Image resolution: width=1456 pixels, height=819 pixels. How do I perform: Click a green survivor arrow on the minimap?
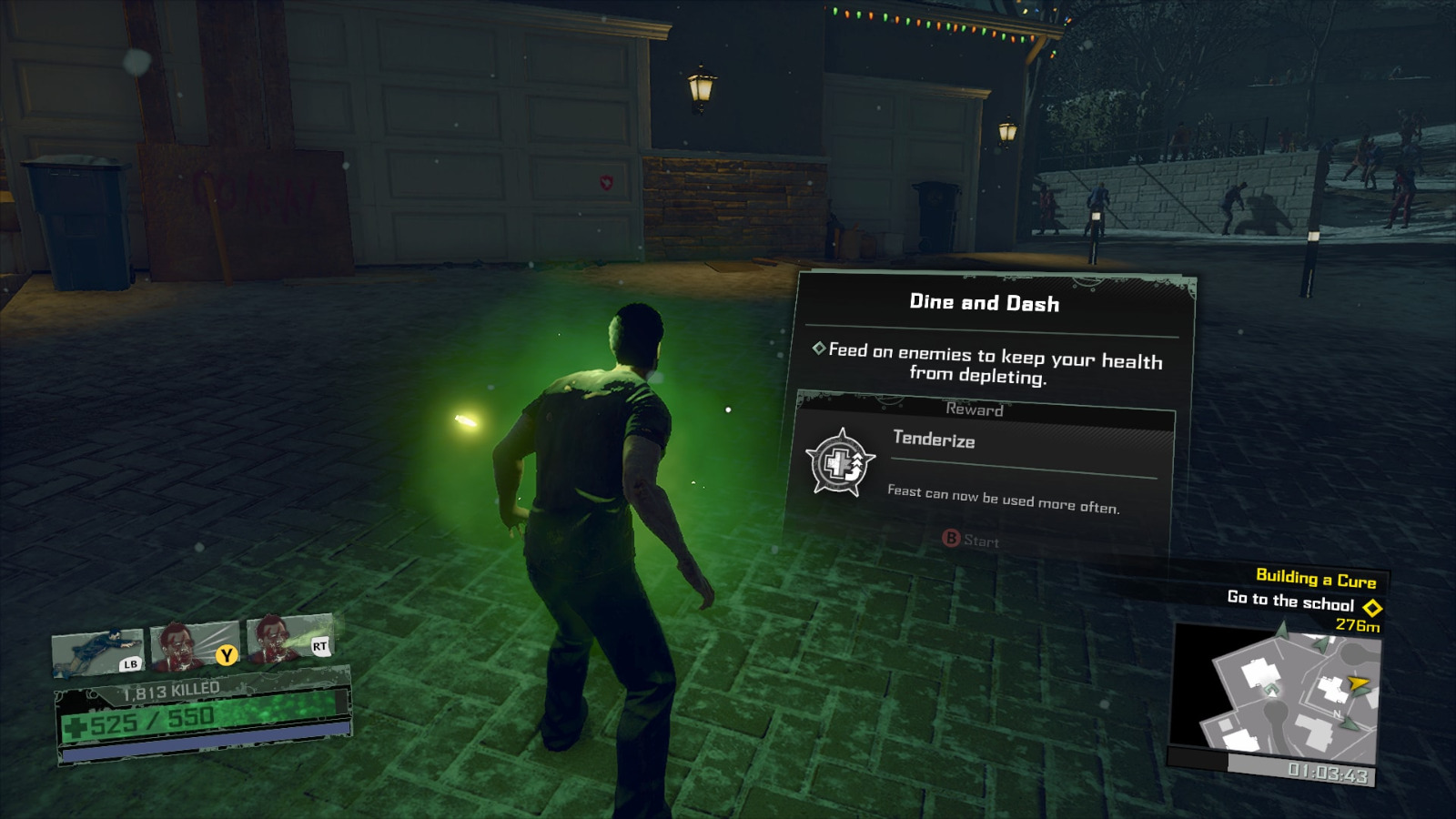click(1350, 723)
